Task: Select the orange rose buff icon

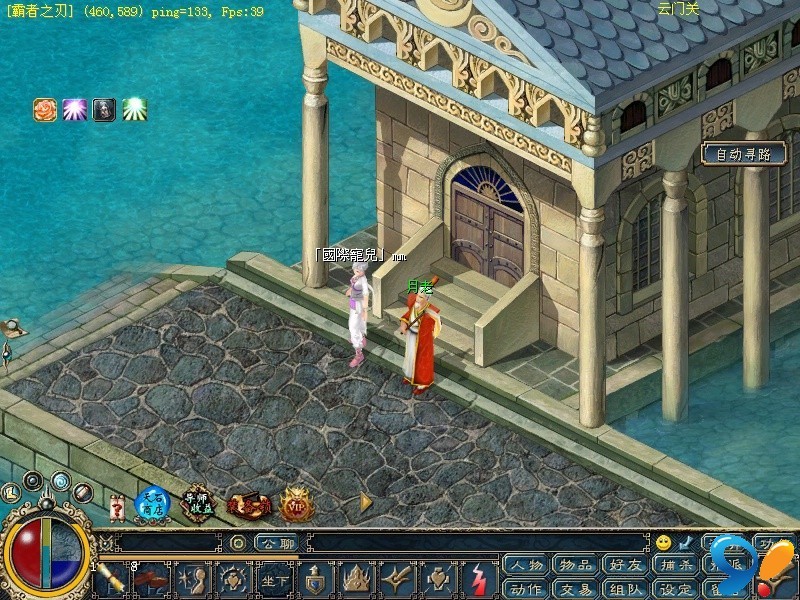Action: point(45,110)
